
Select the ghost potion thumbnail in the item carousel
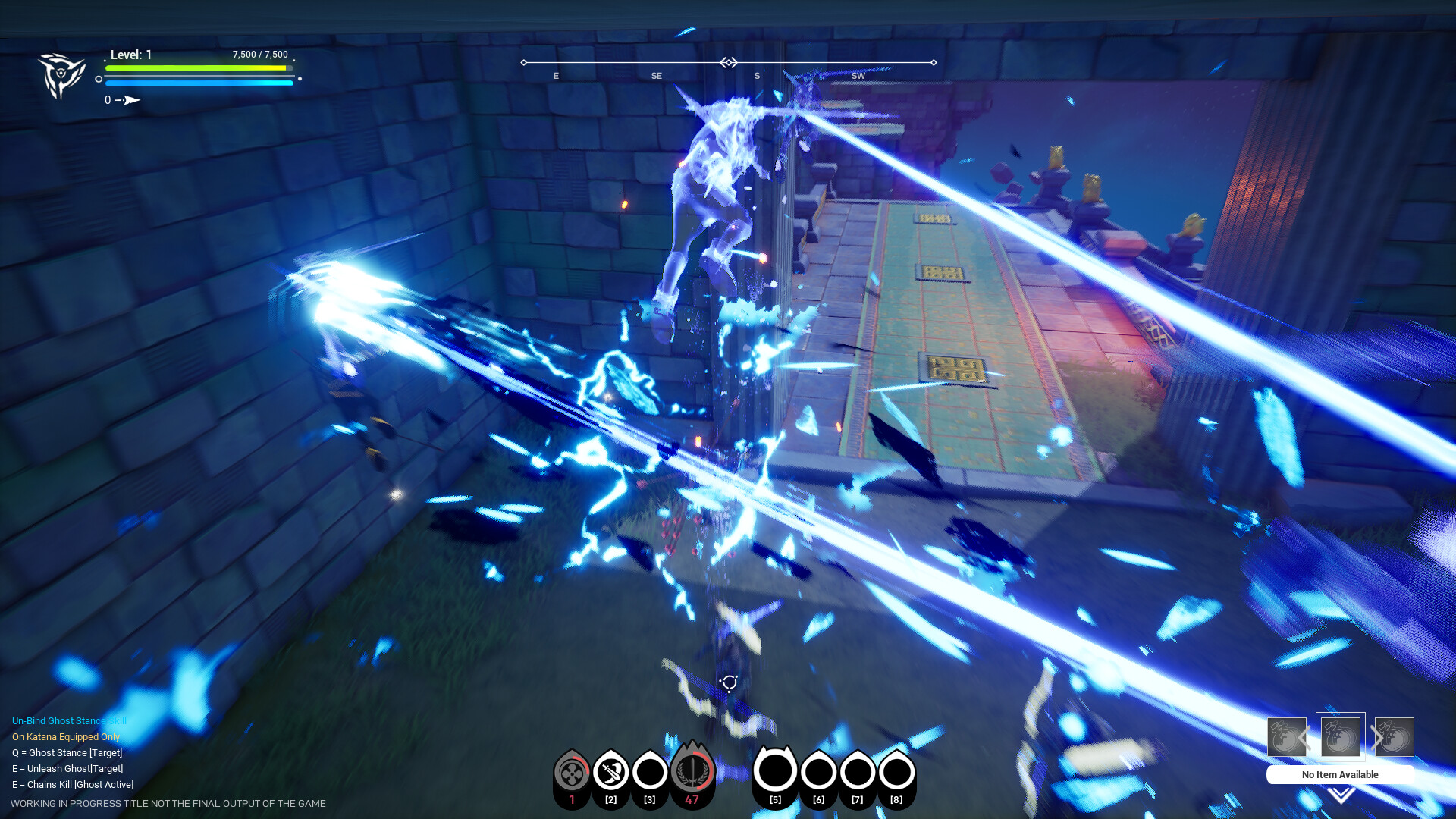1339,736
